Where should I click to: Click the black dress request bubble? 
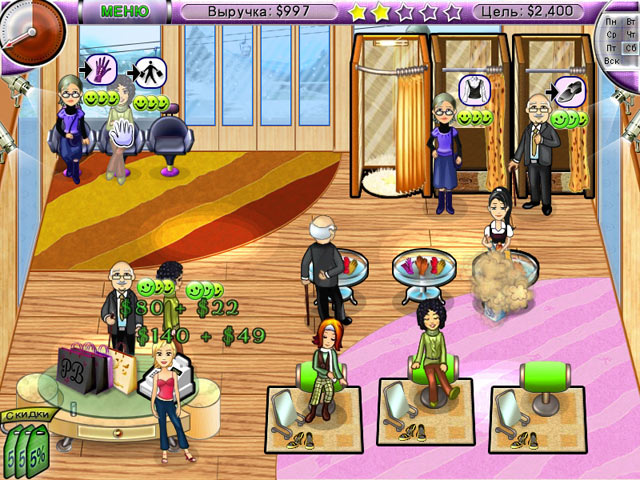pos(472,87)
